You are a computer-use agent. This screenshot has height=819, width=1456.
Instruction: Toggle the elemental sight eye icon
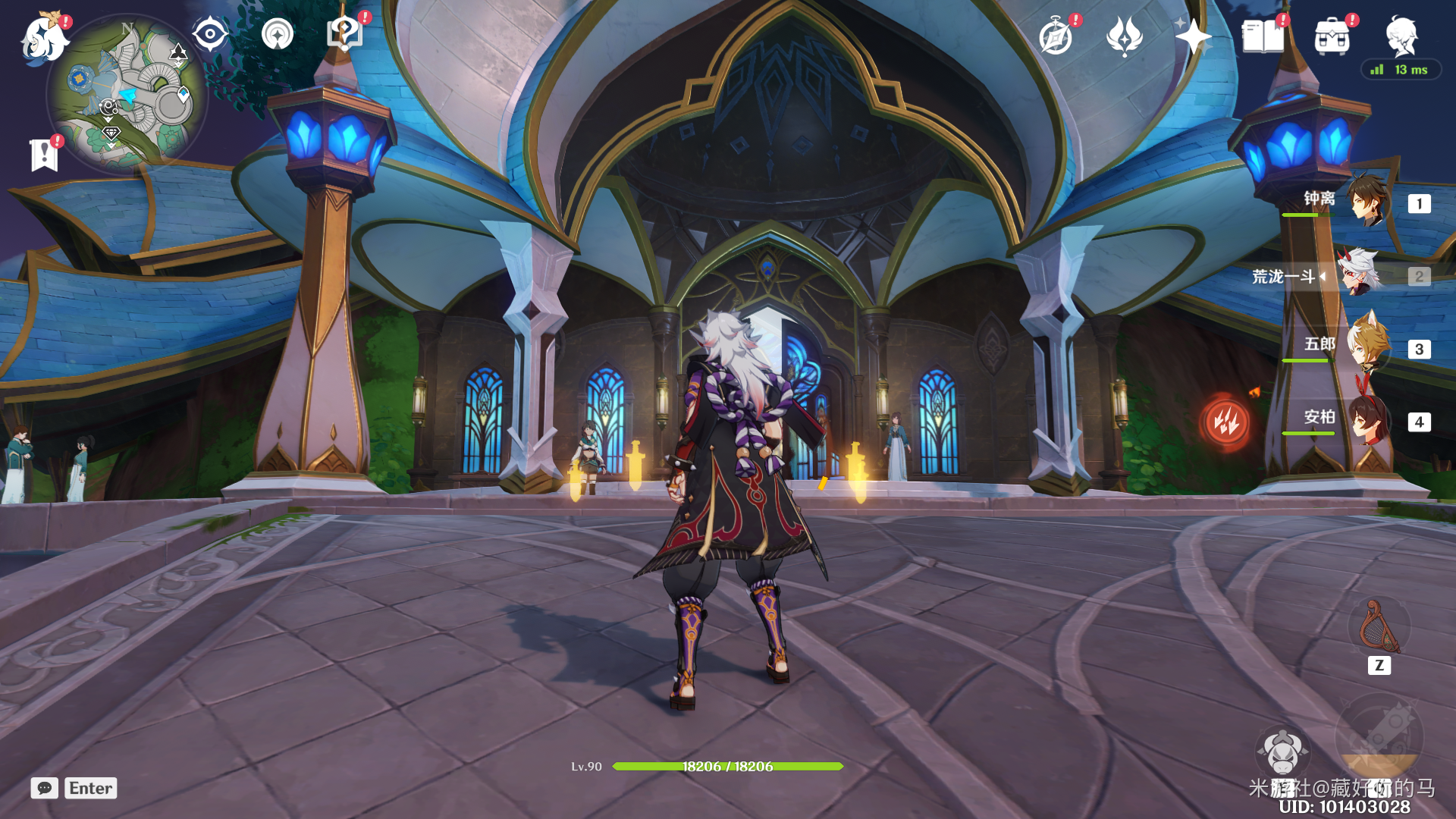(x=210, y=34)
